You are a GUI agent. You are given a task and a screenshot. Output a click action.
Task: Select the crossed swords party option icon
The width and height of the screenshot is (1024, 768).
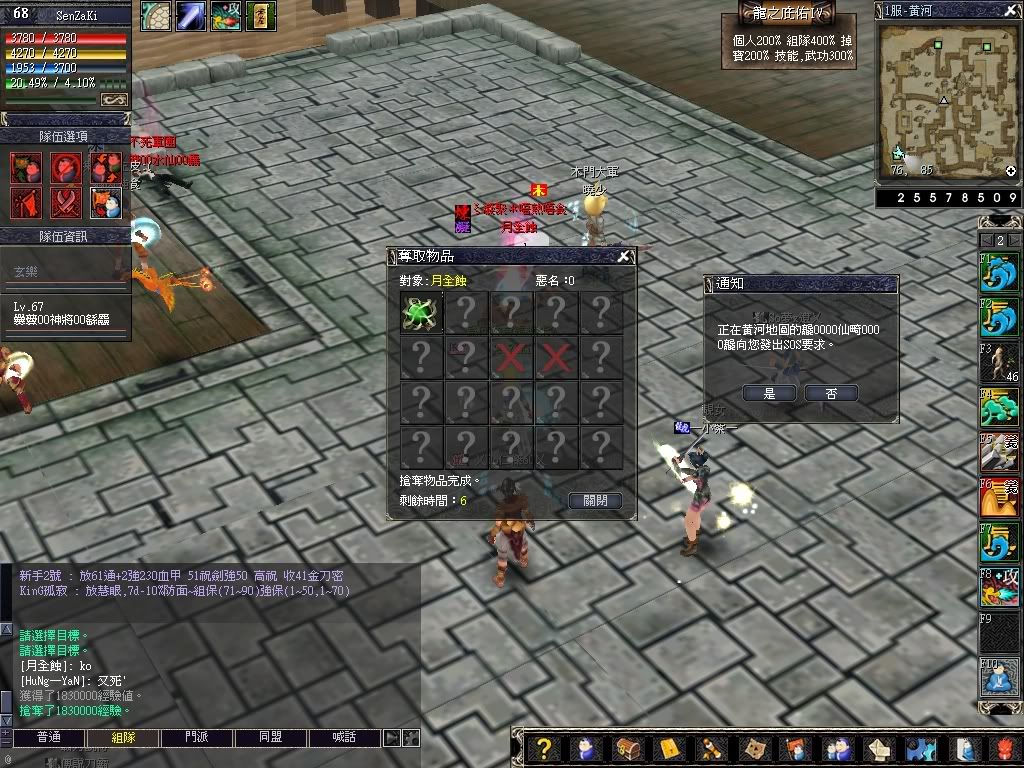point(65,203)
